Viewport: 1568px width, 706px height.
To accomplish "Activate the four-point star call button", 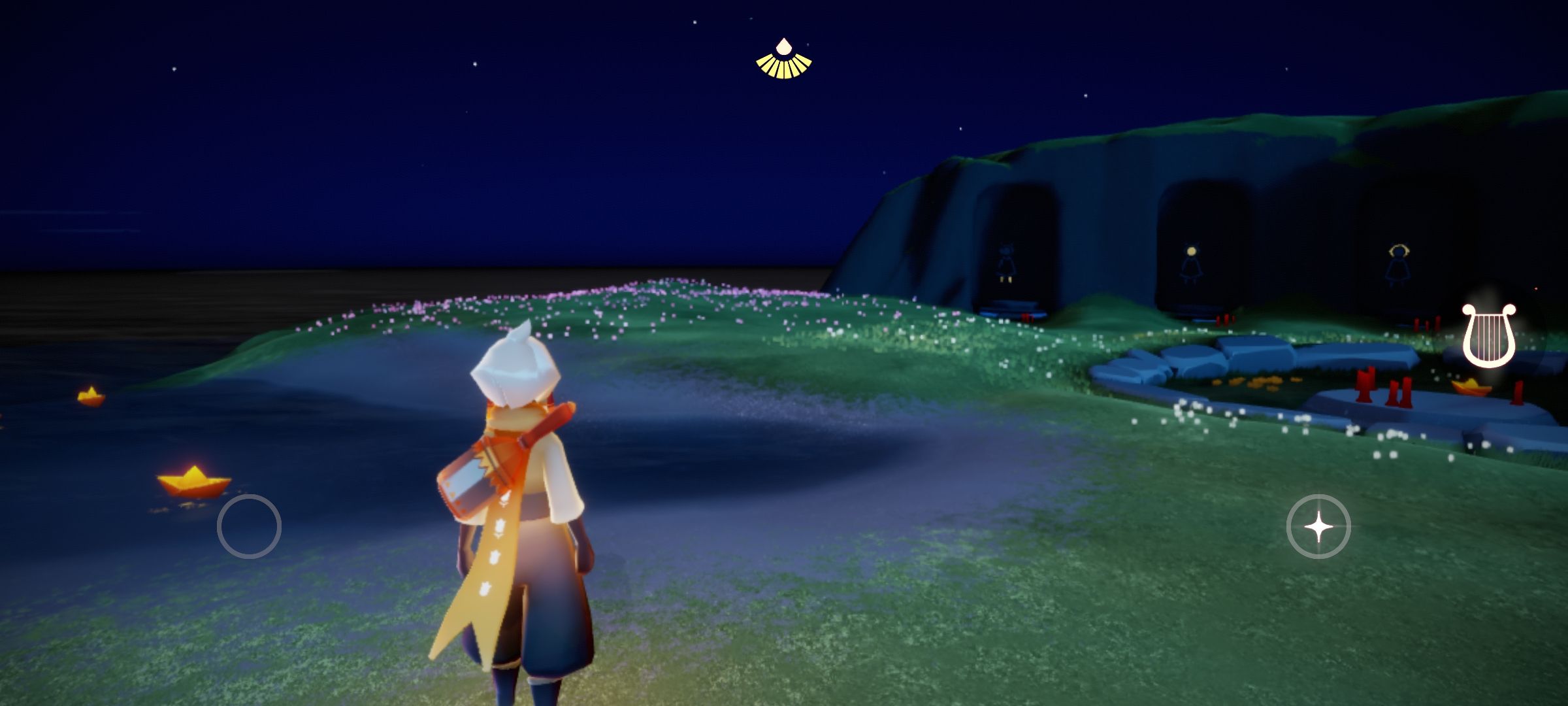I will (1318, 527).
